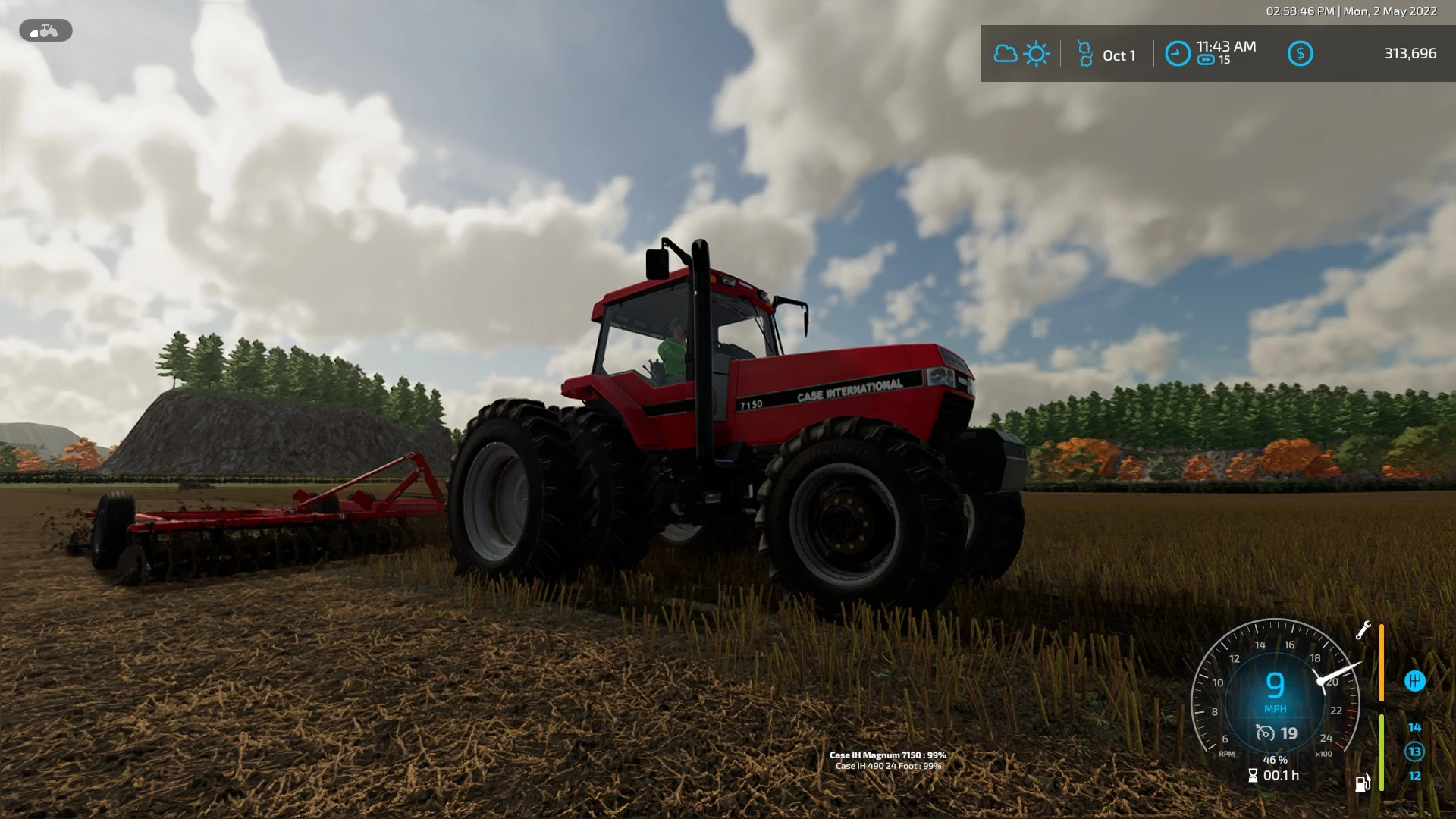Click the dollar coin money icon

click(x=1300, y=54)
